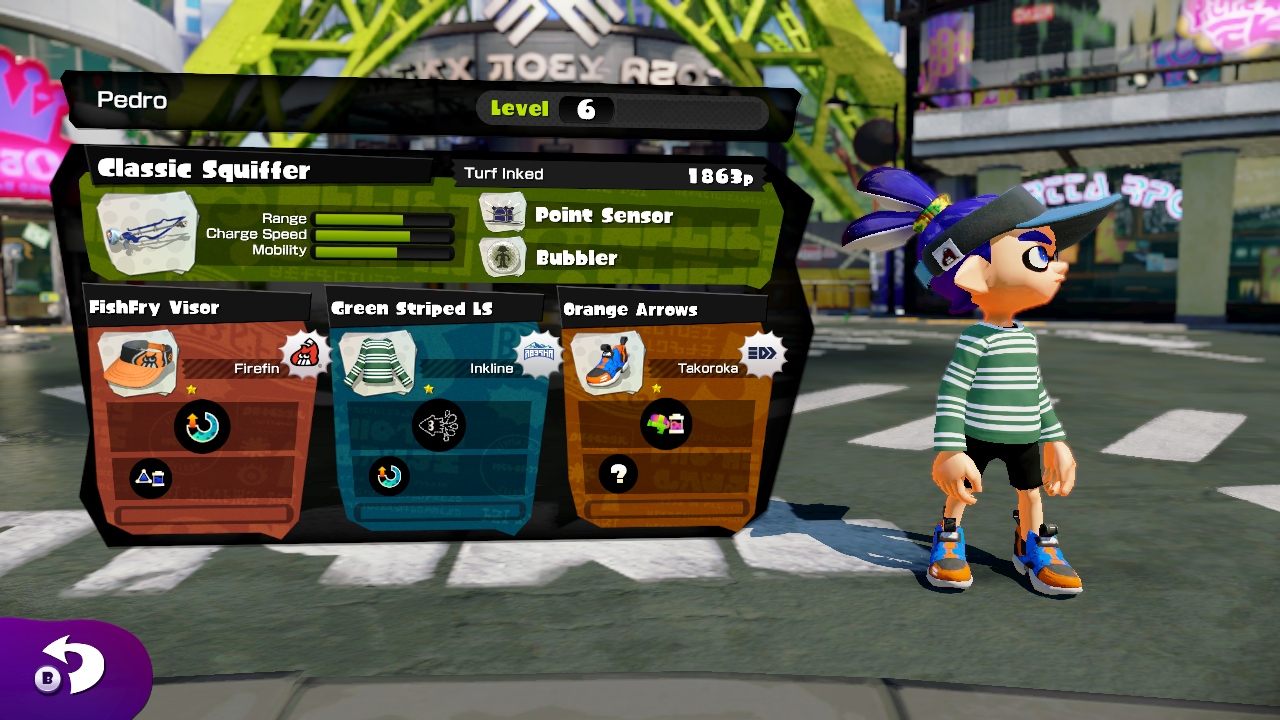
Task: Select the question mark unknown ability slot
Action: (x=618, y=474)
